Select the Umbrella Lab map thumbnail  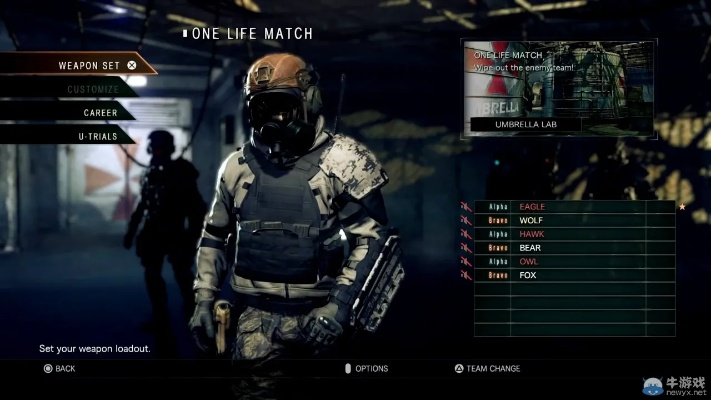tap(557, 89)
